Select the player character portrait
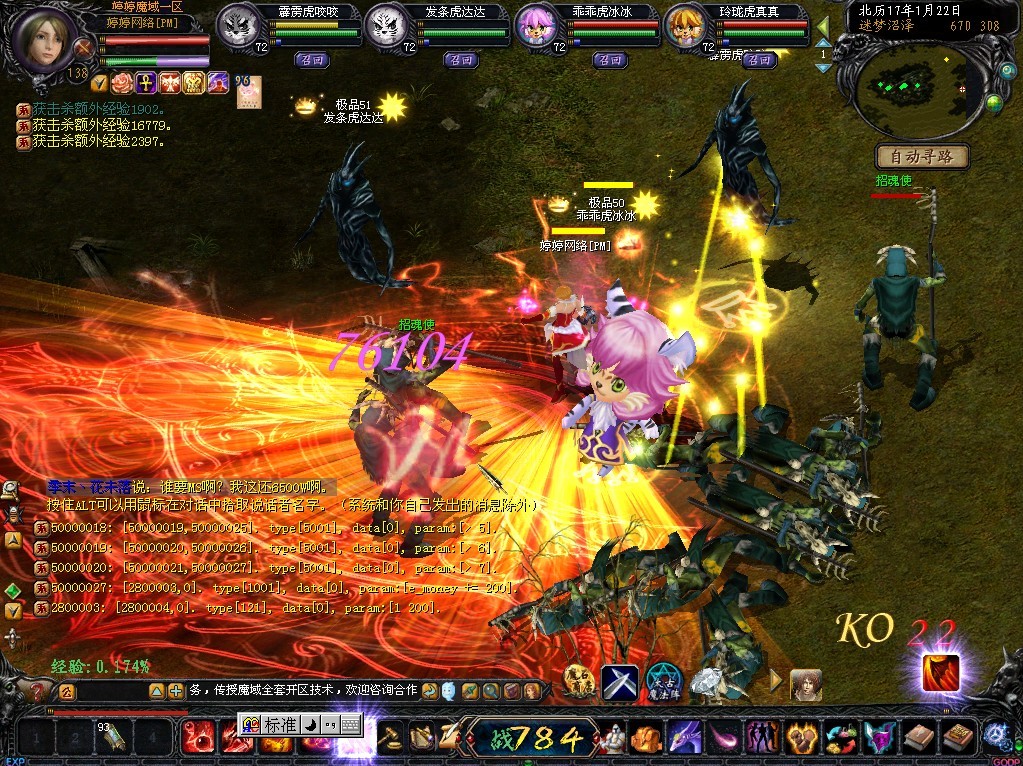This screenshot has width=1023, height=766. (x=46, y=38)
